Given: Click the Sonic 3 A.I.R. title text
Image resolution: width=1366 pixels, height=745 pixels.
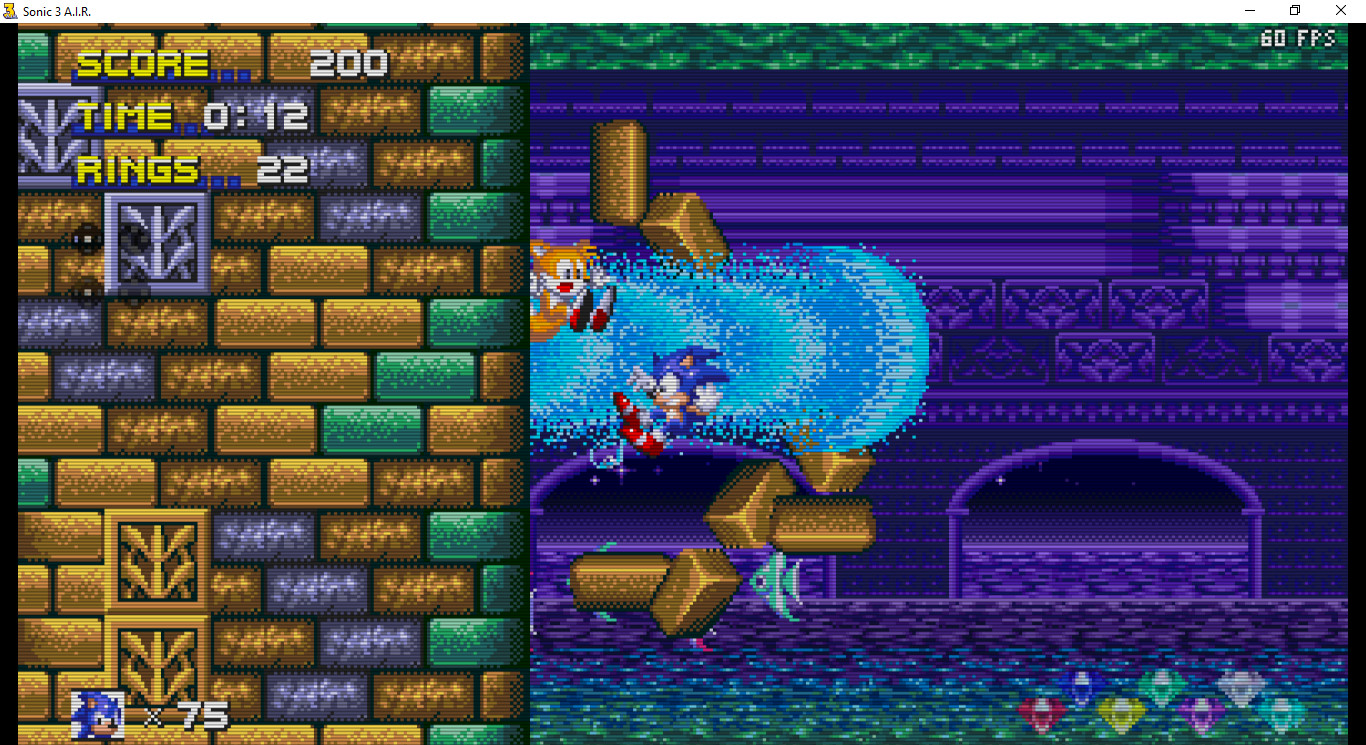Looking at the screenshot, I should coord(55,9).
